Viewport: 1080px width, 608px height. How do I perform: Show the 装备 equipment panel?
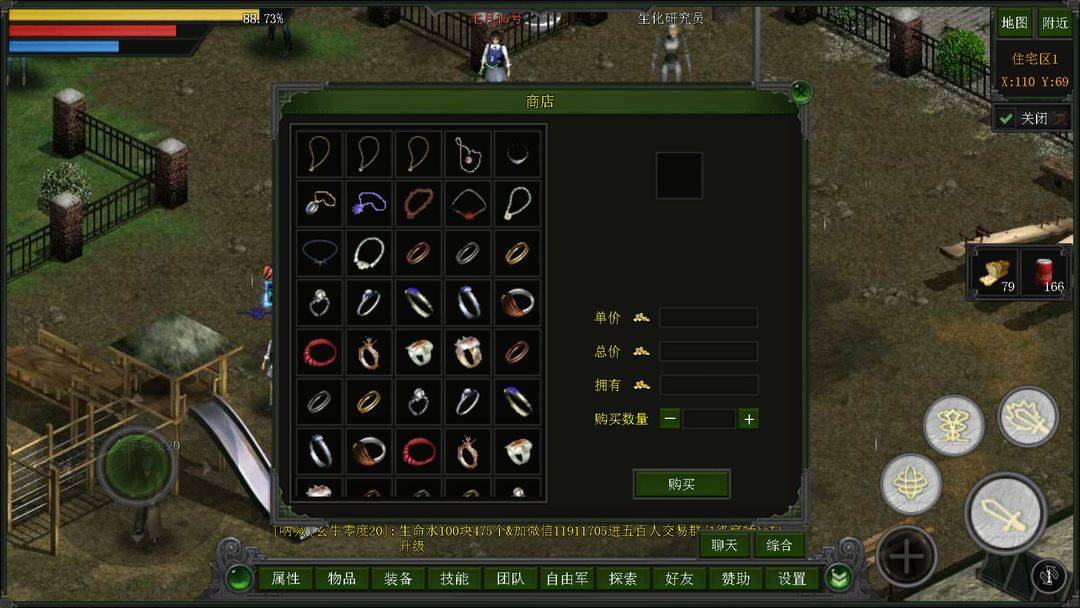tap(398, 578)
